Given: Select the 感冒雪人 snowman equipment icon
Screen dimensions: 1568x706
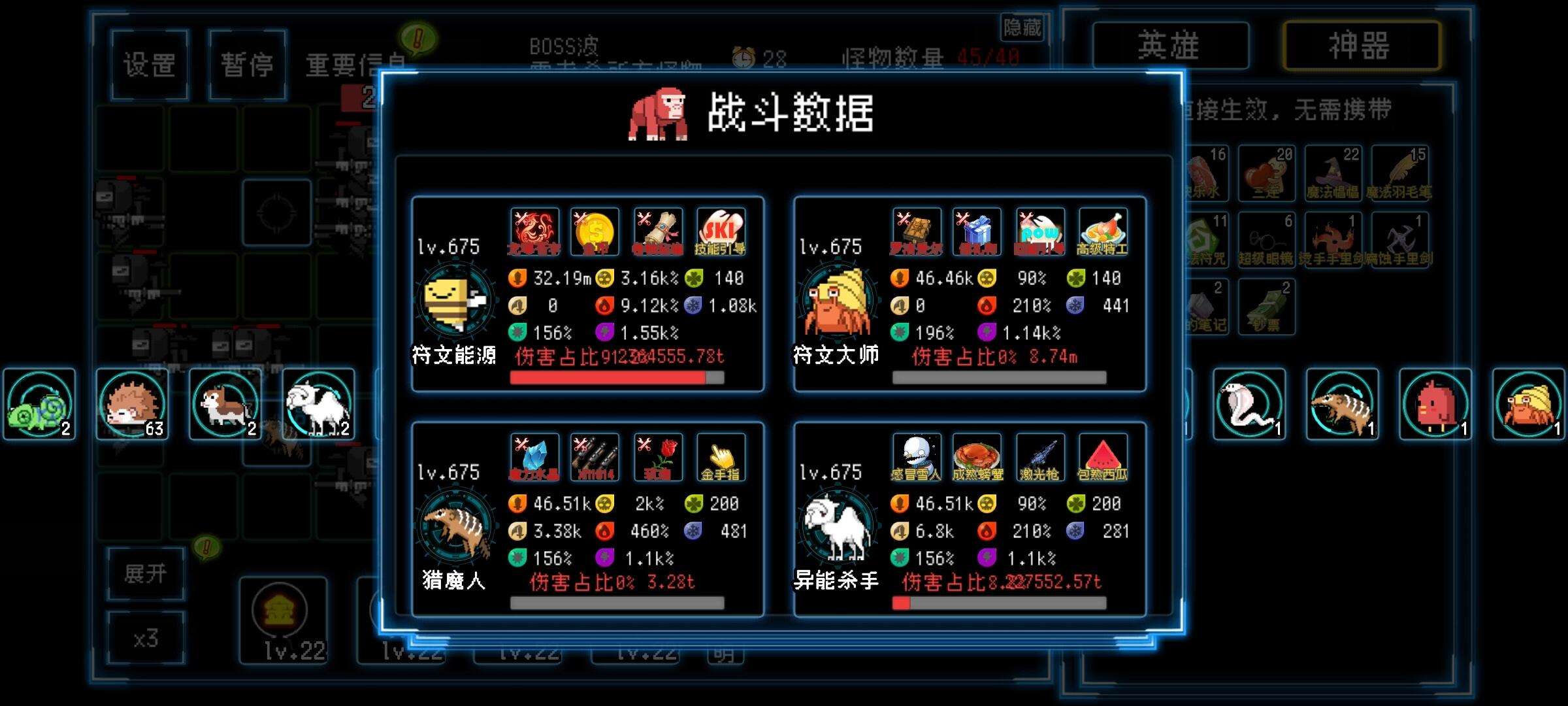Looking at the screenshot, I should (x=917, y=458).
